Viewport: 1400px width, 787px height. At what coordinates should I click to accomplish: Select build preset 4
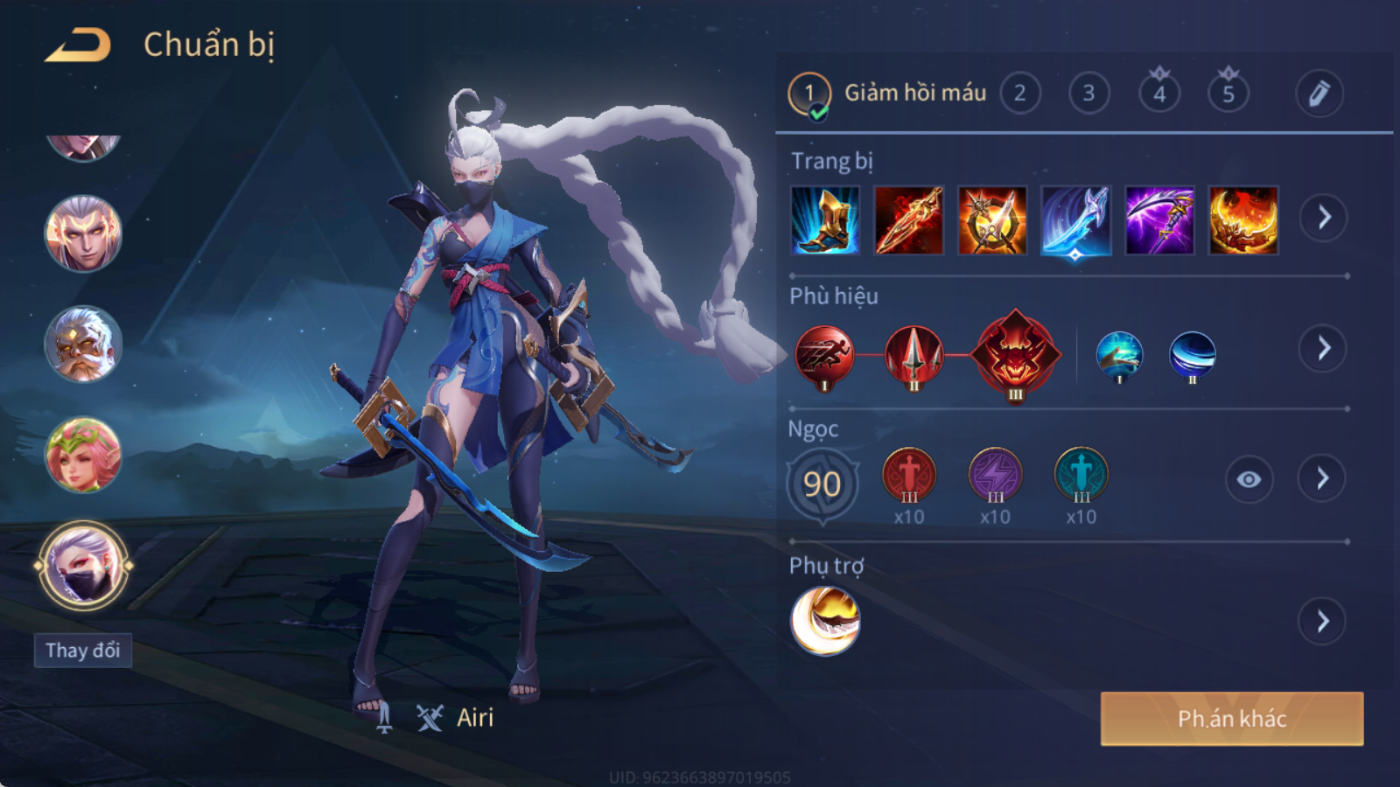(x=1159, y=94)
